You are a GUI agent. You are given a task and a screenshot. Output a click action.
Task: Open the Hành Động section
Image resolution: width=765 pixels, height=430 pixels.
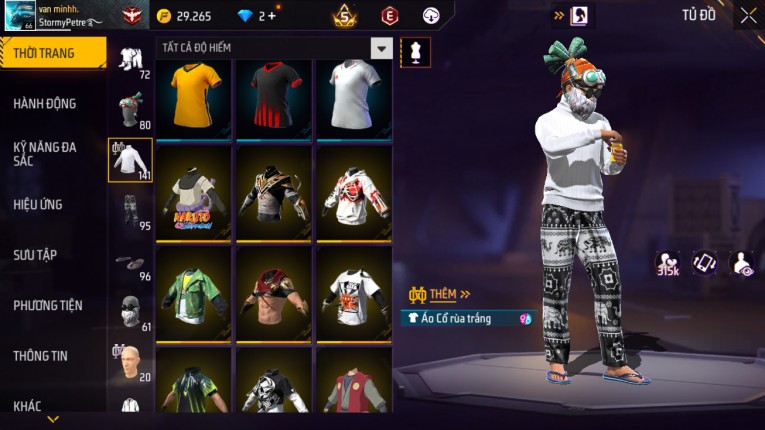(46, 103)
